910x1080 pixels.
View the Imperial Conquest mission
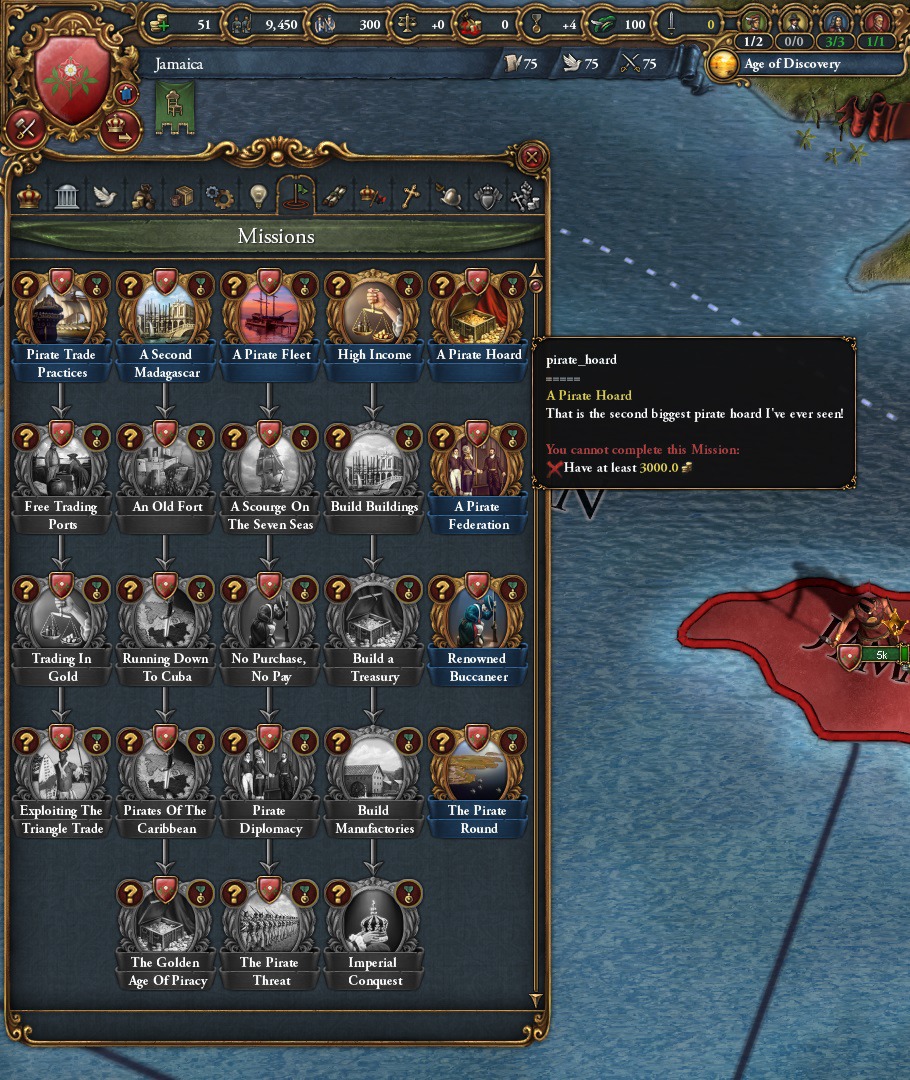coord(374,924)
